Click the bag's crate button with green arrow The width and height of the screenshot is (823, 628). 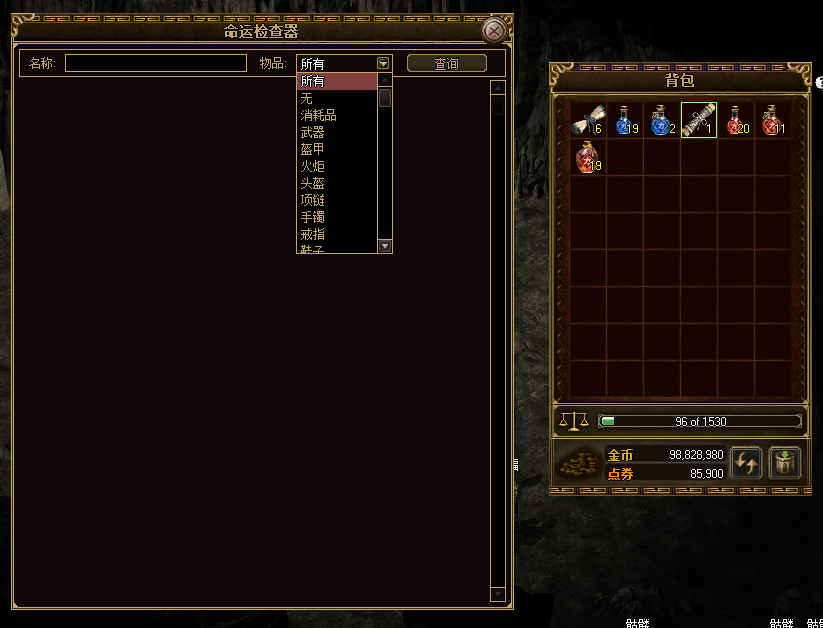tap(785, 463)
